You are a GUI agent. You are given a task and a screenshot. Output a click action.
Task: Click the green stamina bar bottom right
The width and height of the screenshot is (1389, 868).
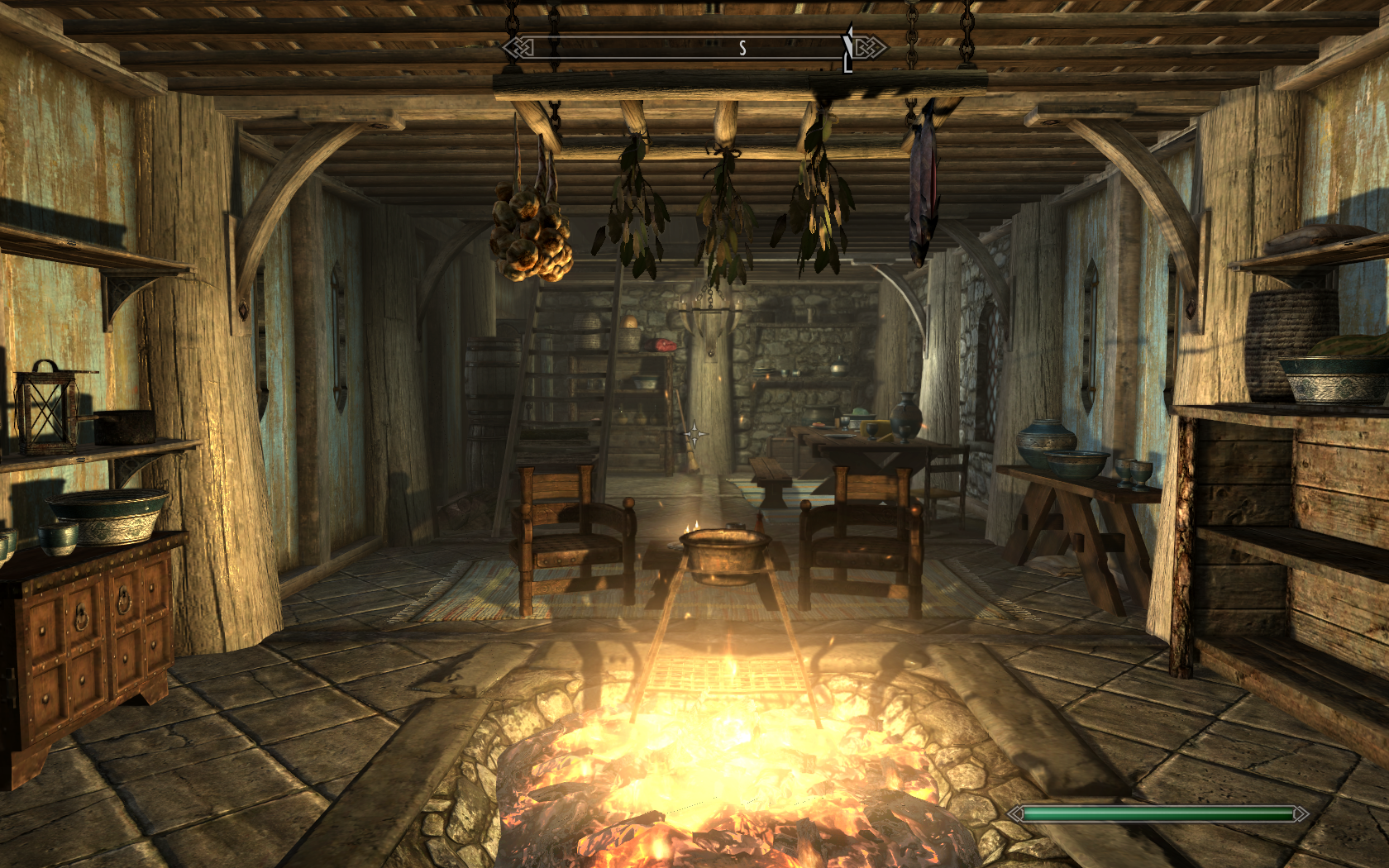coord(1156,813)
